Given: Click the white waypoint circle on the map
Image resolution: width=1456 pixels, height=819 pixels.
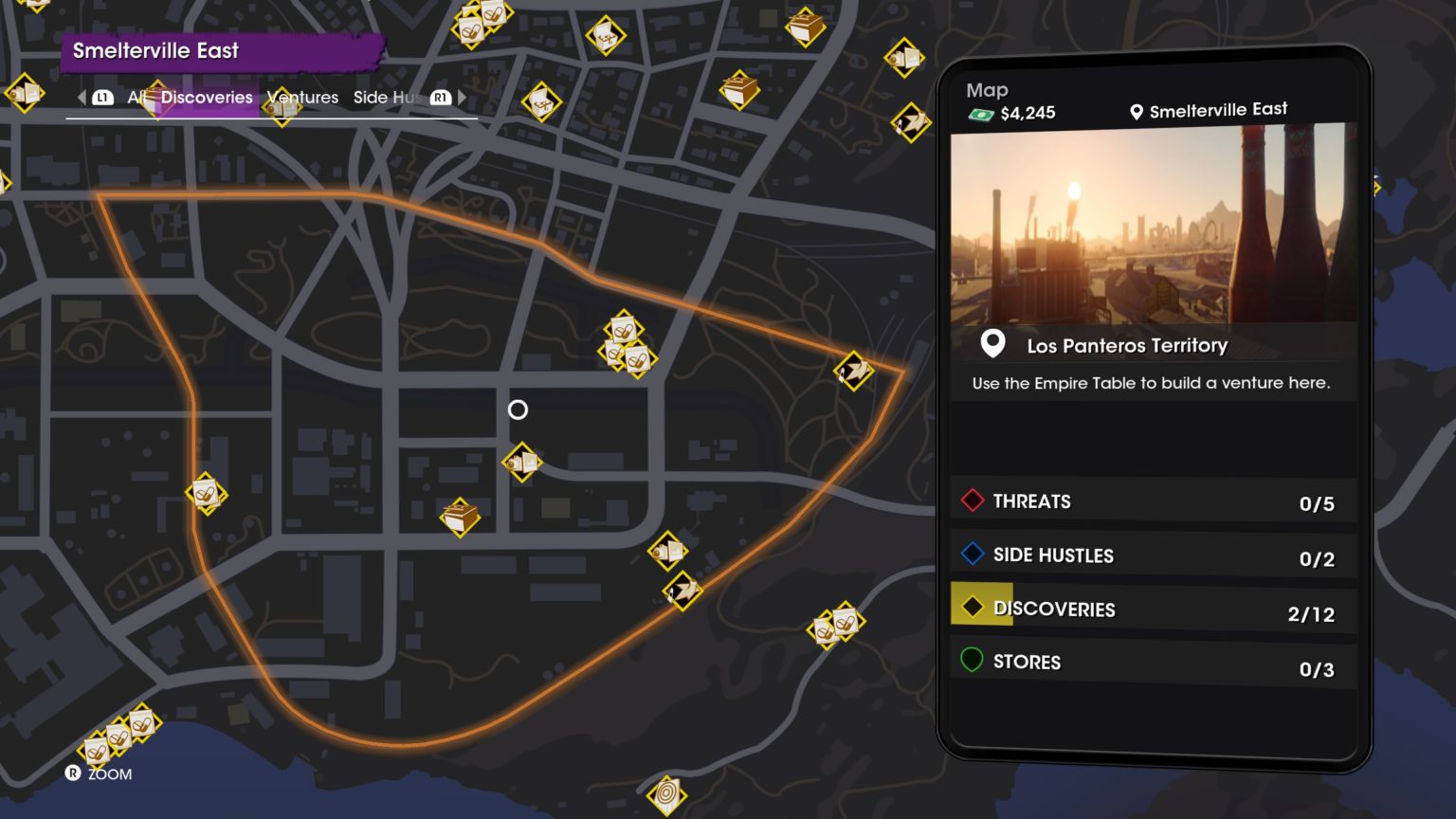Looking at the screenshot, I should pyautogui.click(x=518, y=409).
